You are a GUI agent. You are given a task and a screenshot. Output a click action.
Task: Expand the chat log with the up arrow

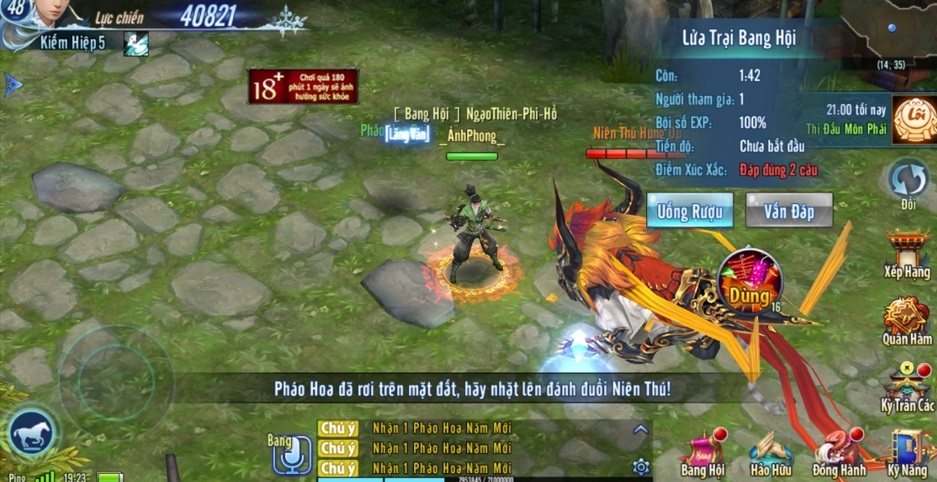641,430
